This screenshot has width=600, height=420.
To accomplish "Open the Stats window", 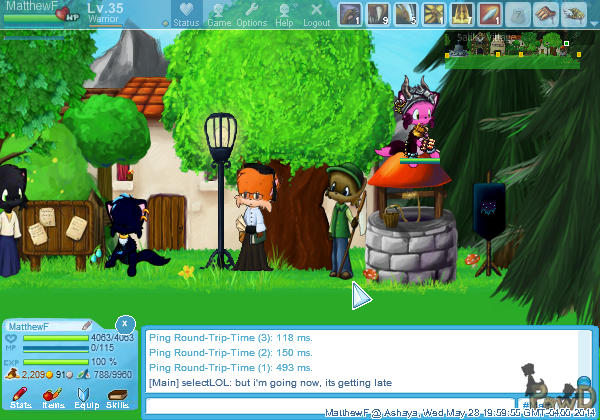I will point(20,397).
